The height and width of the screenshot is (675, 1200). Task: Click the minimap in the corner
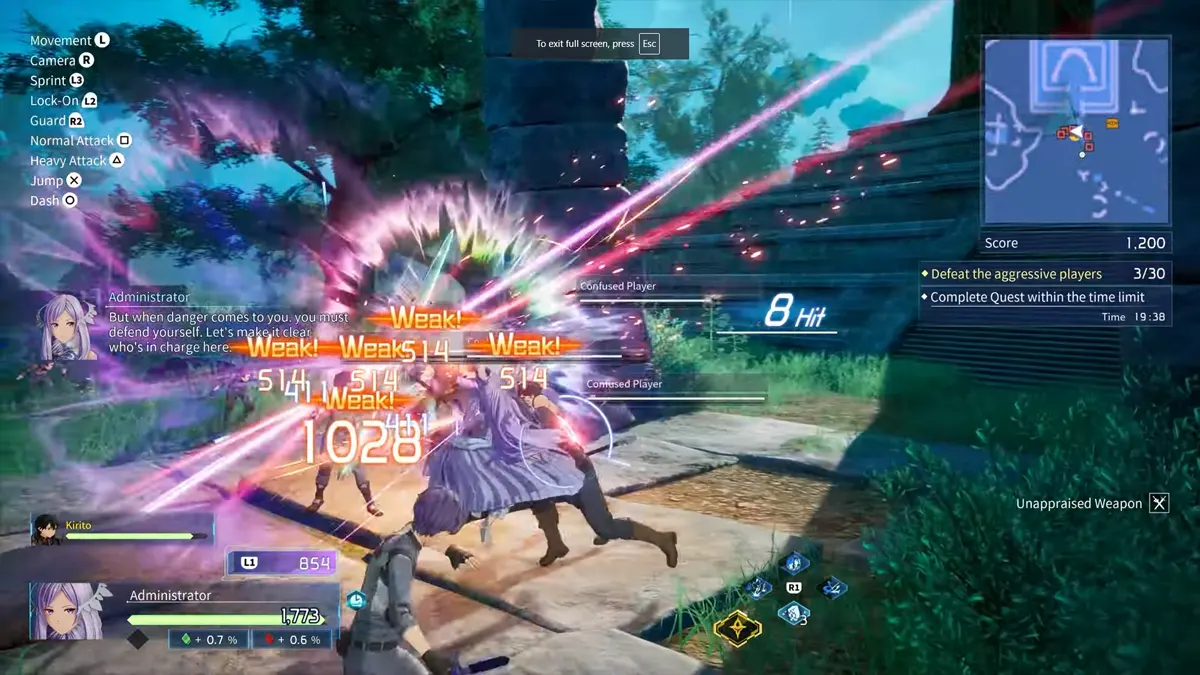pos(1076,131)
